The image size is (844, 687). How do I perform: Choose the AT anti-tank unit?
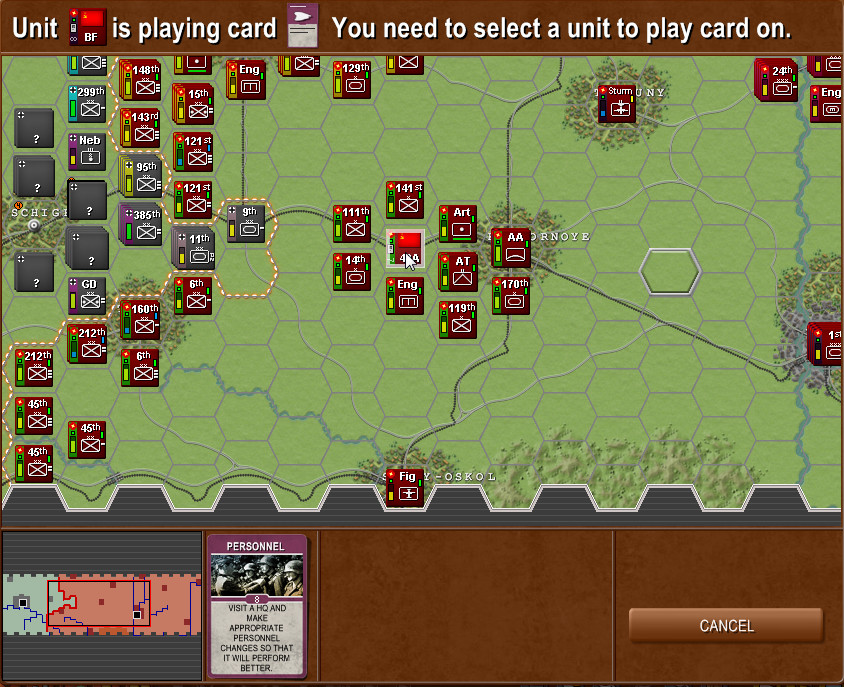[458, 272]
